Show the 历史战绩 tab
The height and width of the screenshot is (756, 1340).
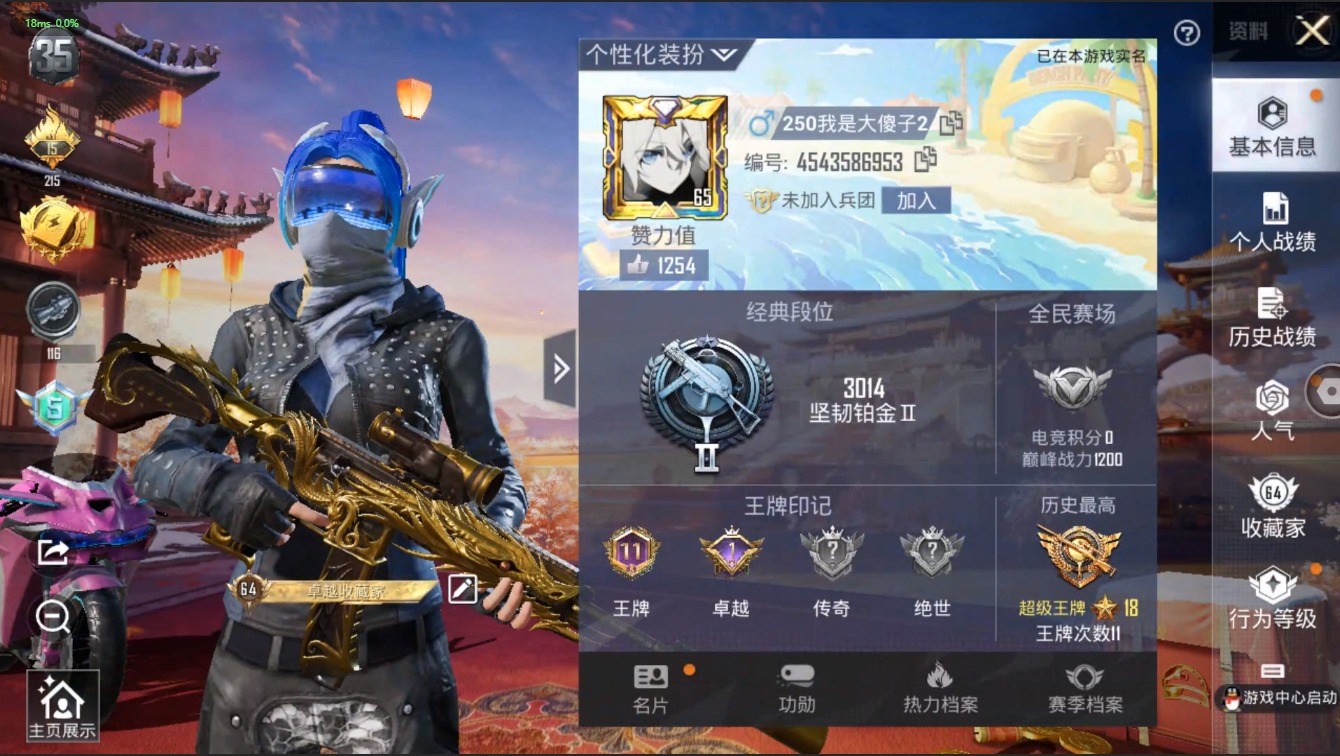coord(1272,318)
